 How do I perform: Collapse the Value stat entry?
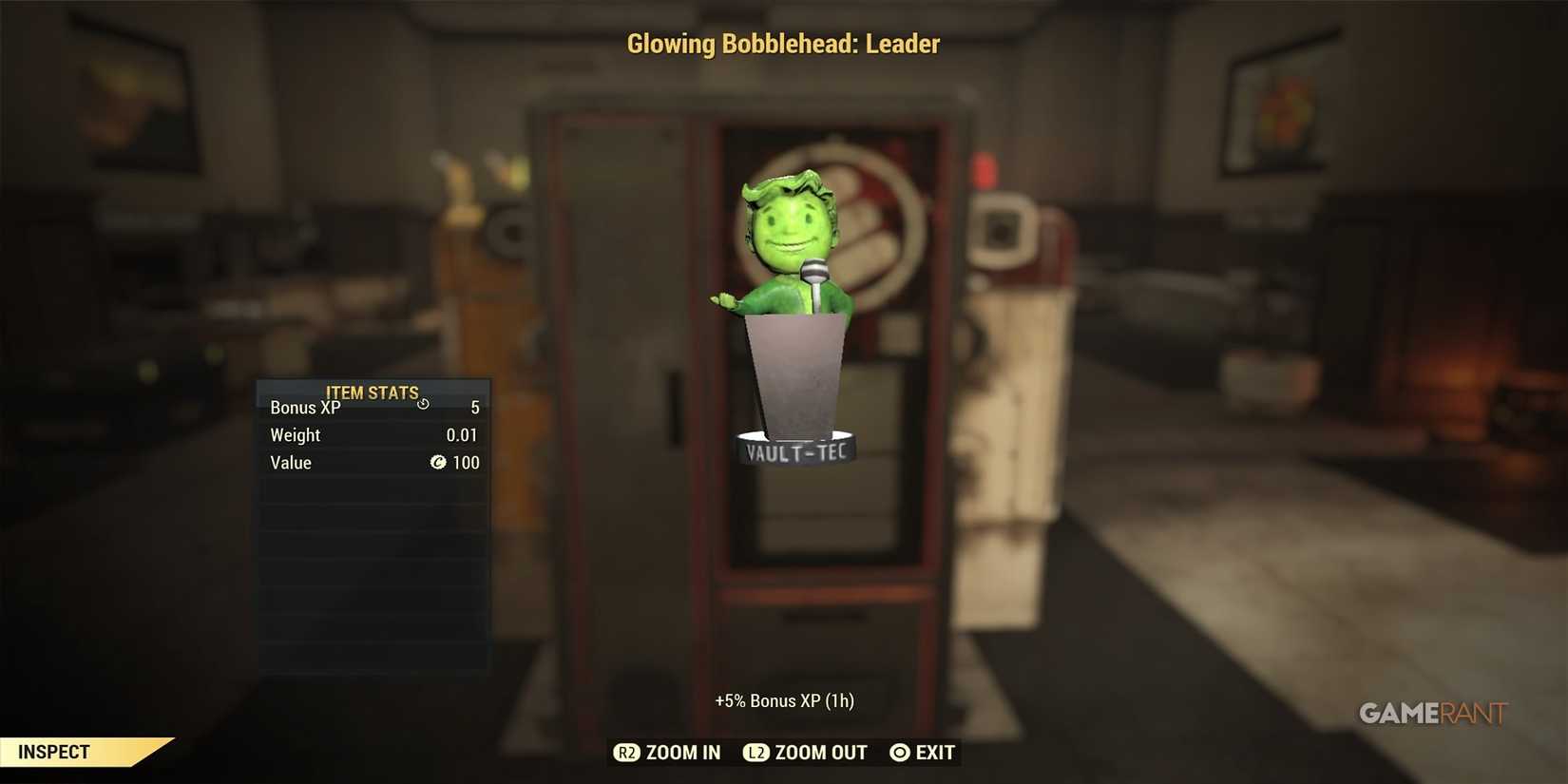point(373,463)
